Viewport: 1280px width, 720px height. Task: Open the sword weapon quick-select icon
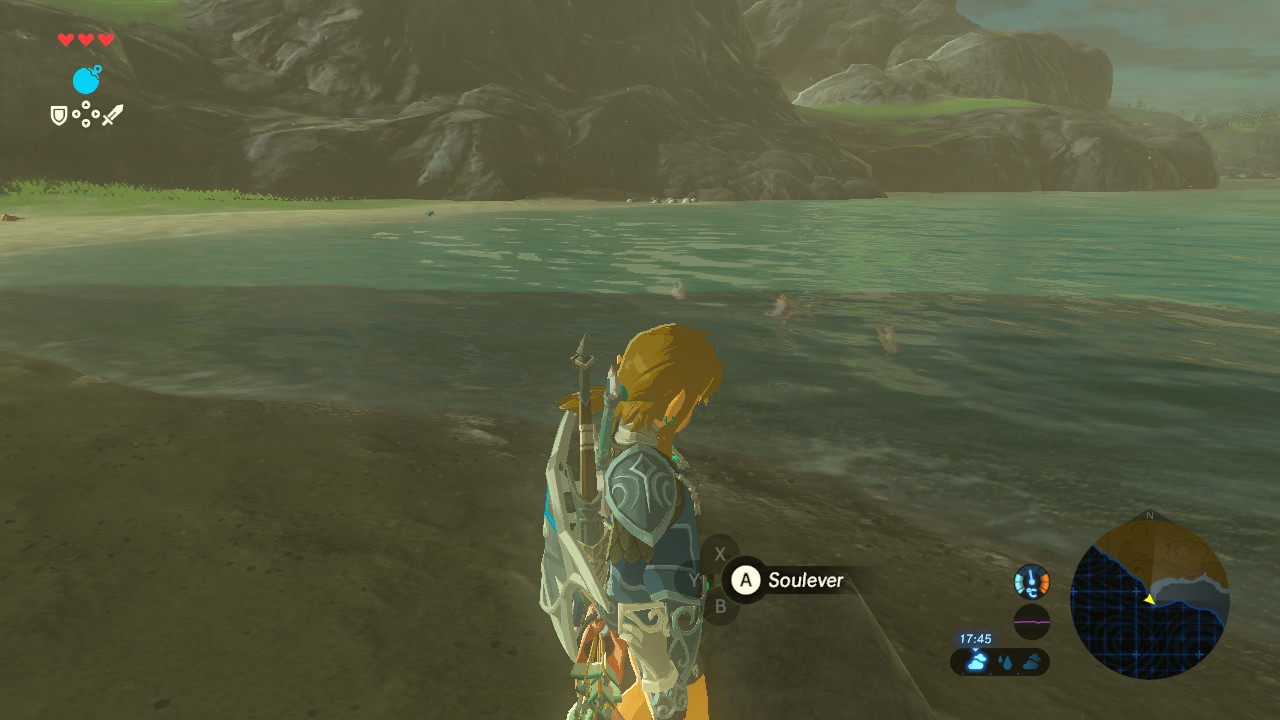[112, 115]
